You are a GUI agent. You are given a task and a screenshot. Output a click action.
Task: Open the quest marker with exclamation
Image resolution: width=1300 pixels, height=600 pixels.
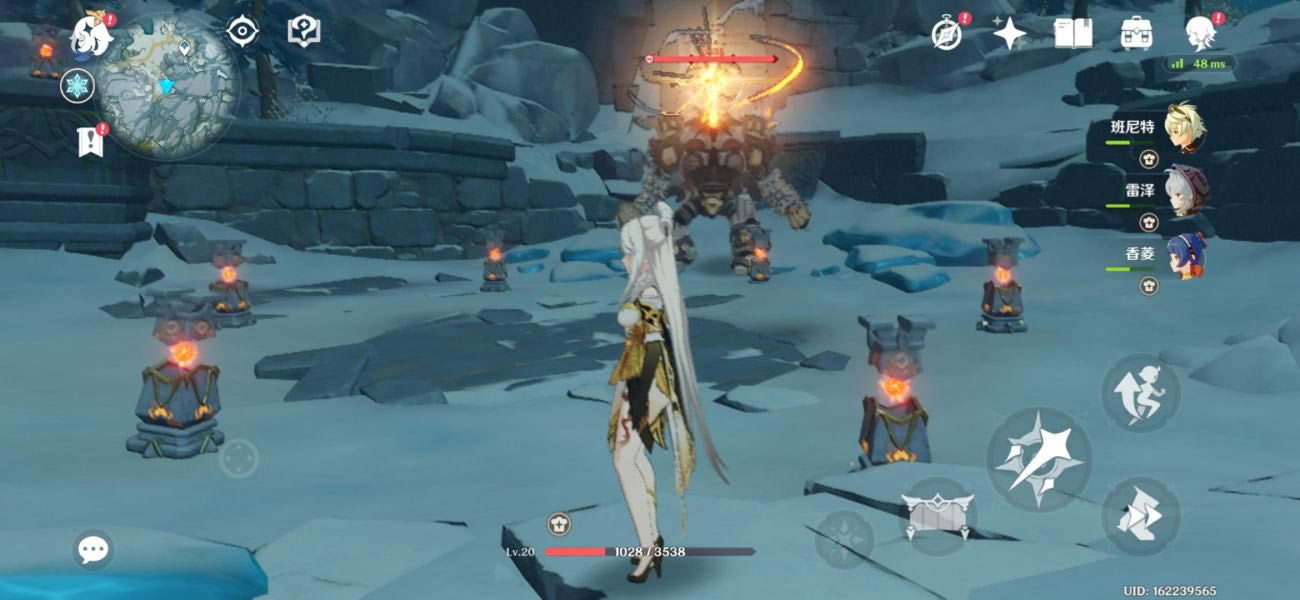90,142
